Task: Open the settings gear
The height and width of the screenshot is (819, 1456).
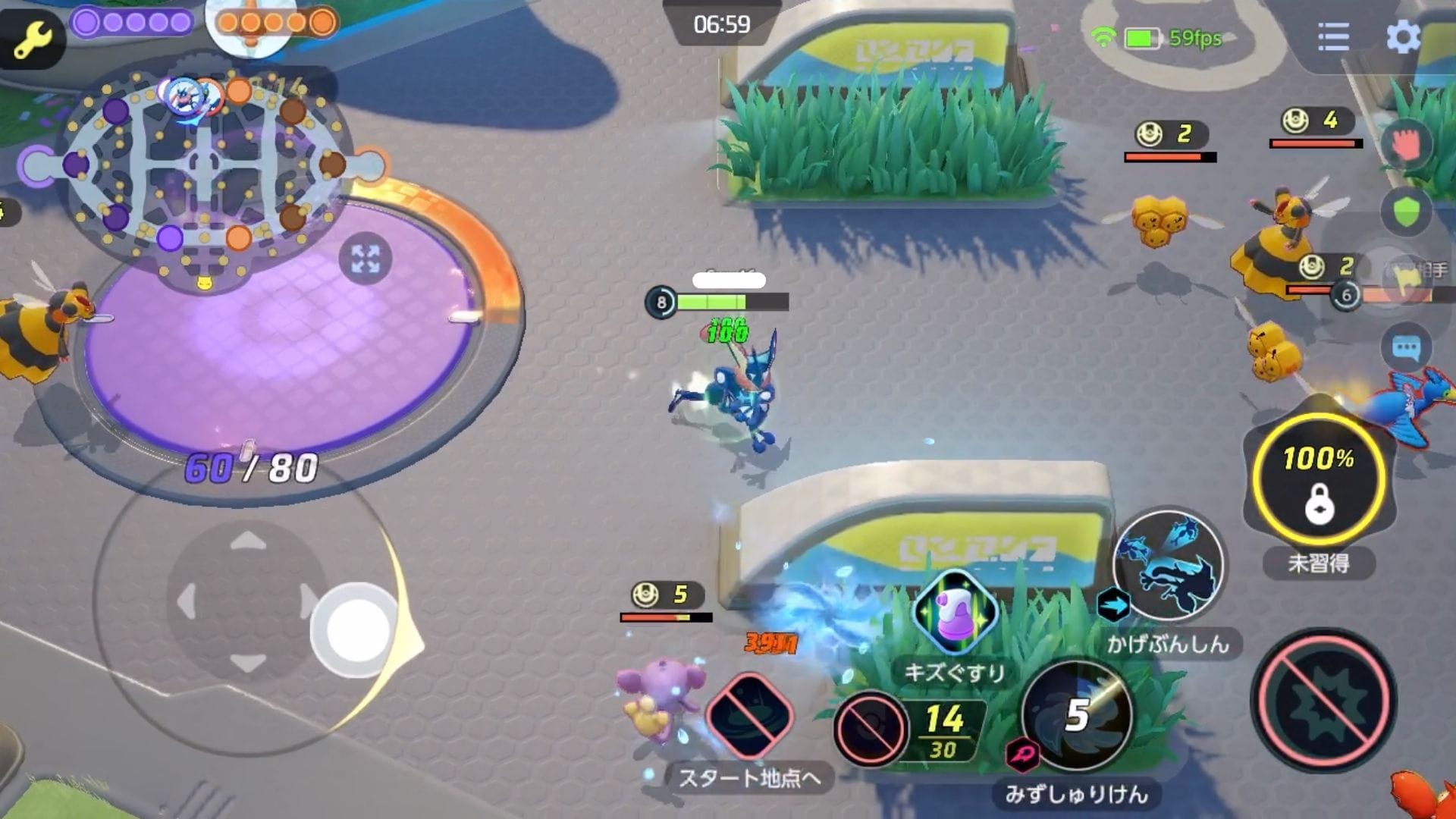Action: pyautogui.click(x=1402, y=36)
